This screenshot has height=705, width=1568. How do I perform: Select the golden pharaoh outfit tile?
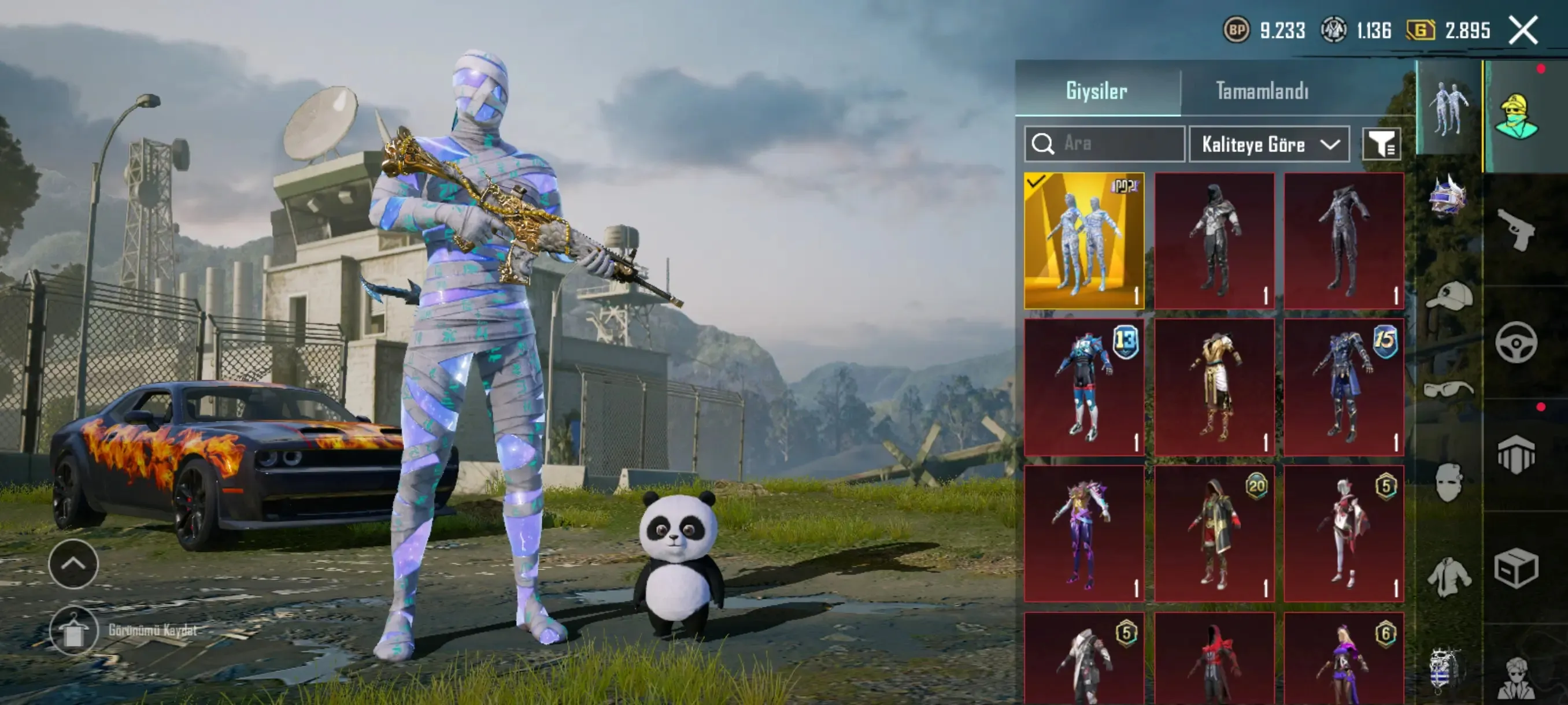click(x=1214, y=387)
